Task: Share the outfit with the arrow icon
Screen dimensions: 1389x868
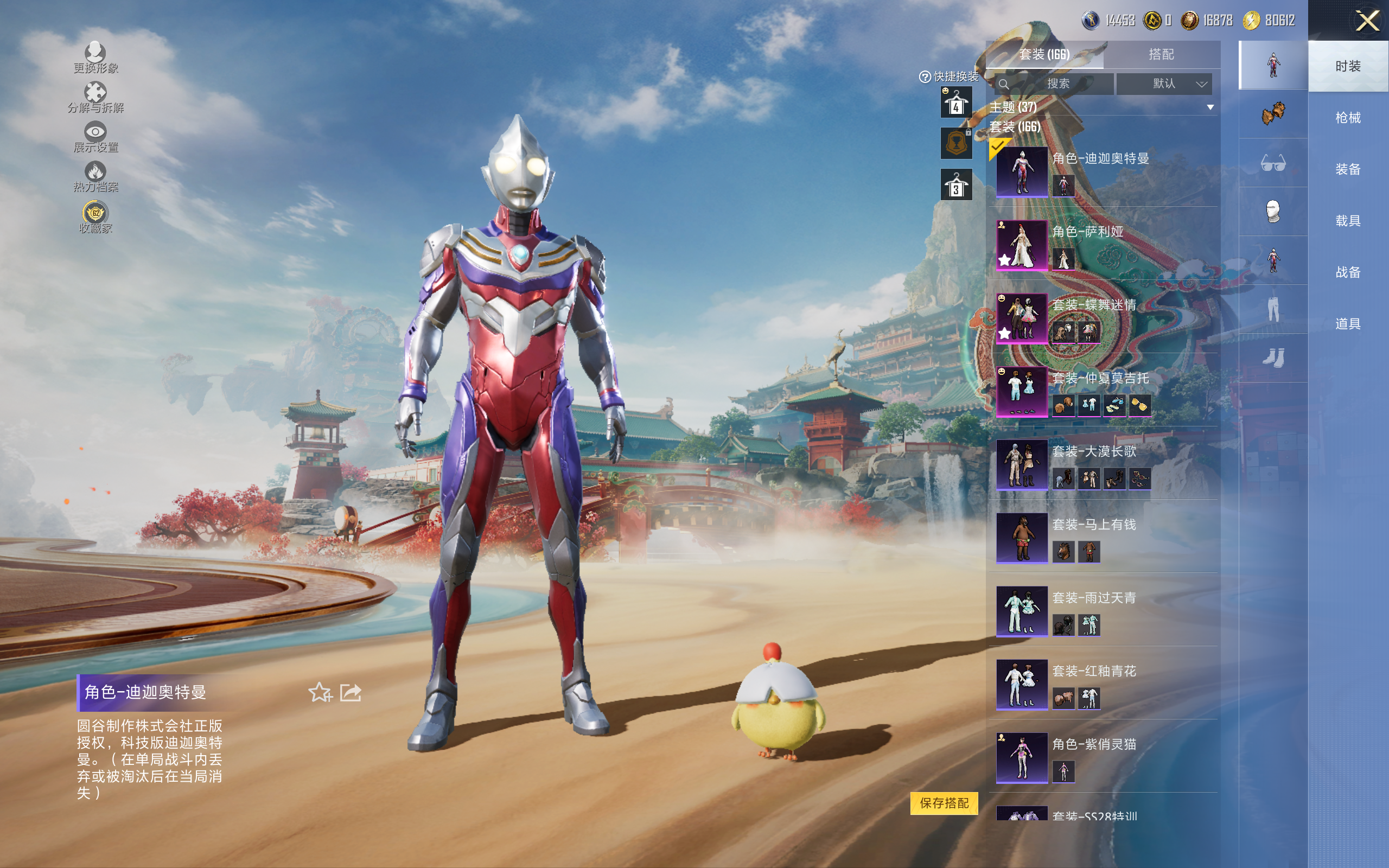Action: (351, 692)
